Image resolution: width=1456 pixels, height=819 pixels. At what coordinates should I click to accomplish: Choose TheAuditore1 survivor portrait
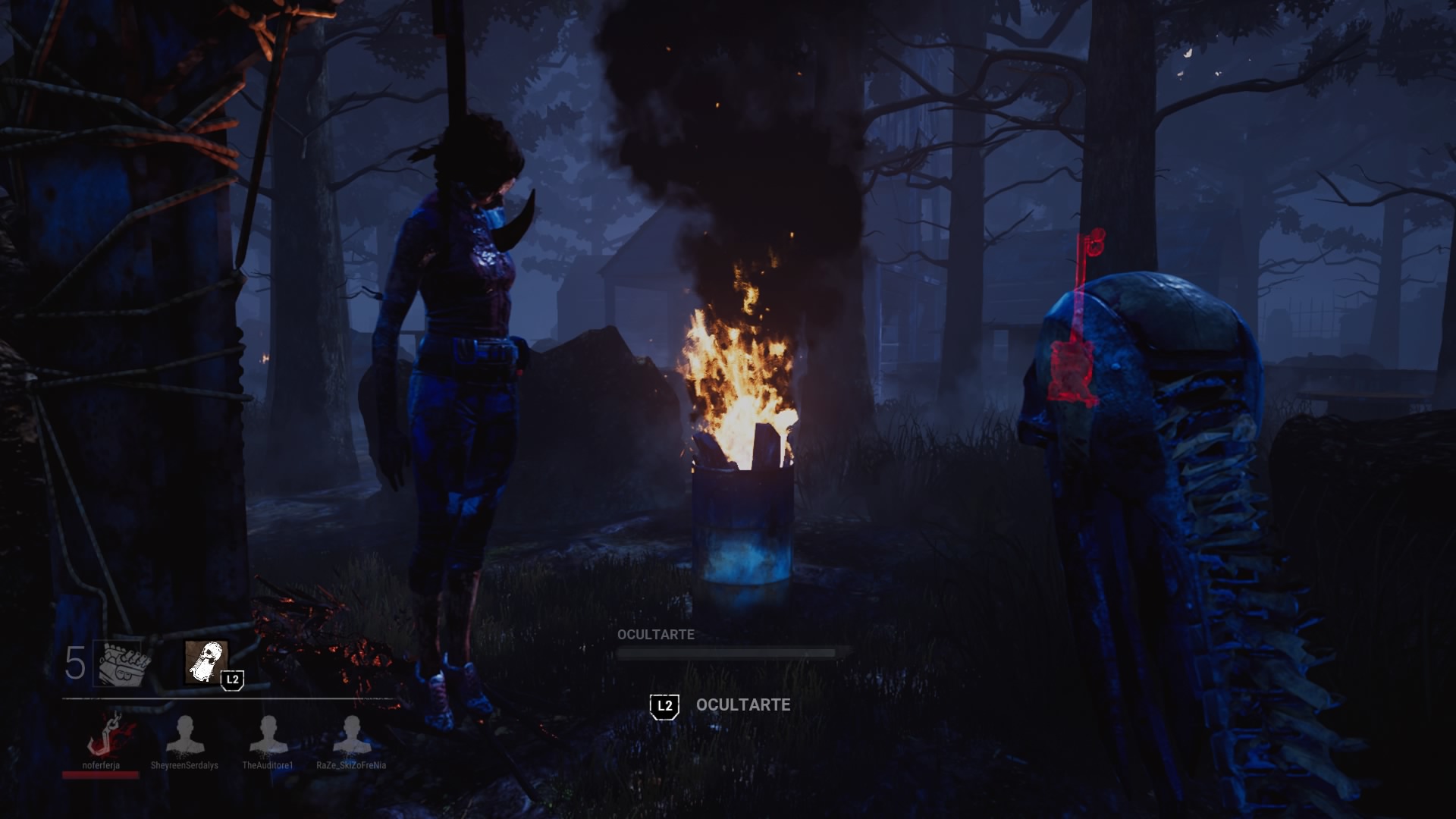[x=268, y=736]
